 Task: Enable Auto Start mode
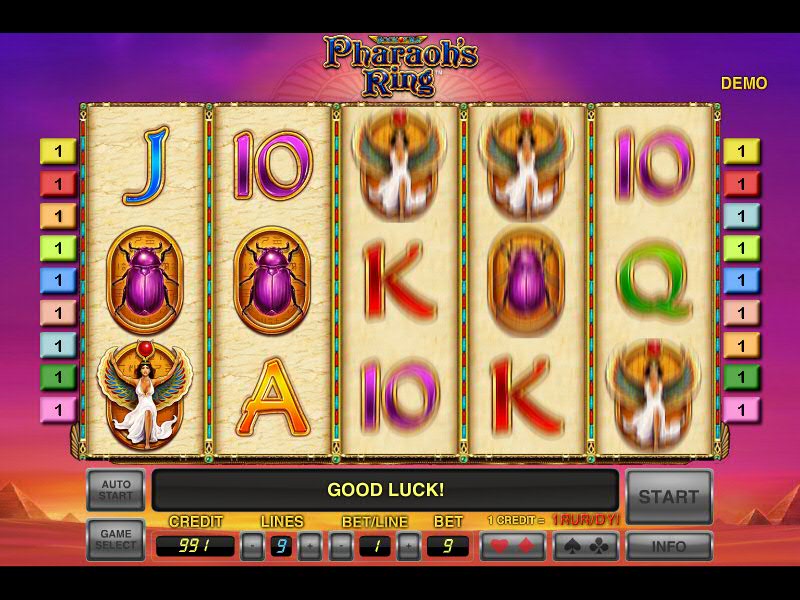click(116, 491)
